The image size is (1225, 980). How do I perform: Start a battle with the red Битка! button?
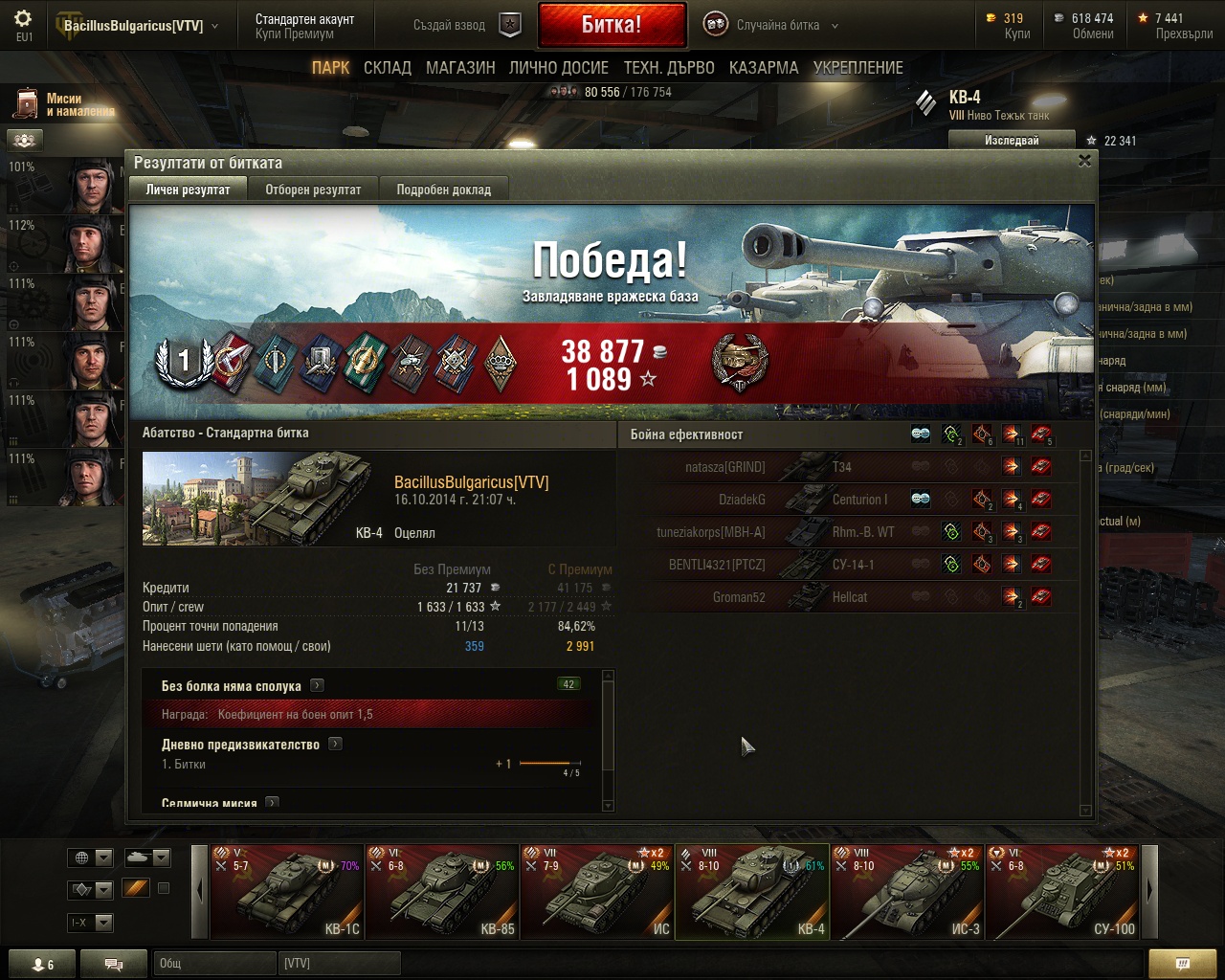[612, 25]
